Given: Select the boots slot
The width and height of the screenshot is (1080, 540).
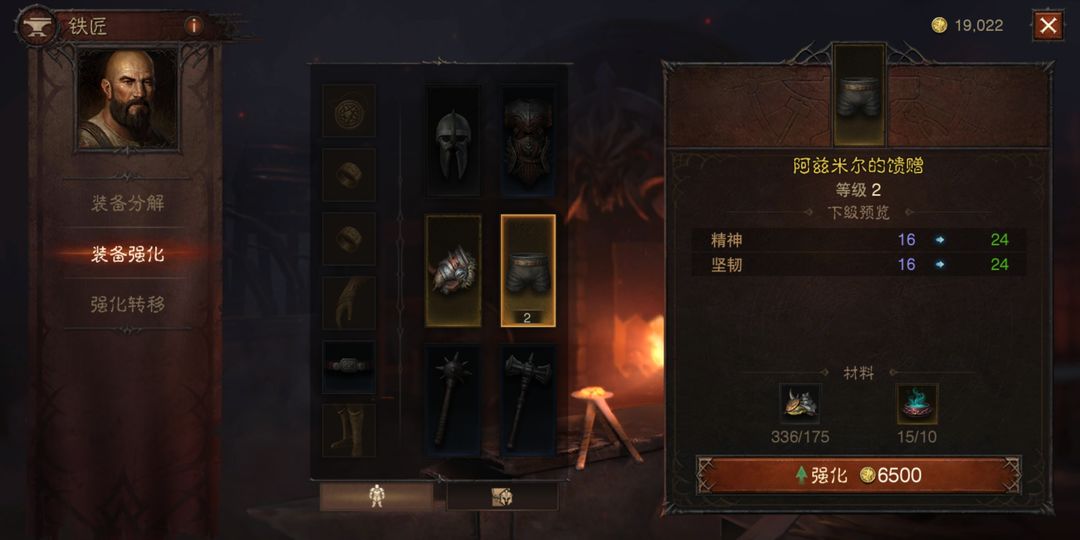Looking at the screenshot, I should point(349,430).
